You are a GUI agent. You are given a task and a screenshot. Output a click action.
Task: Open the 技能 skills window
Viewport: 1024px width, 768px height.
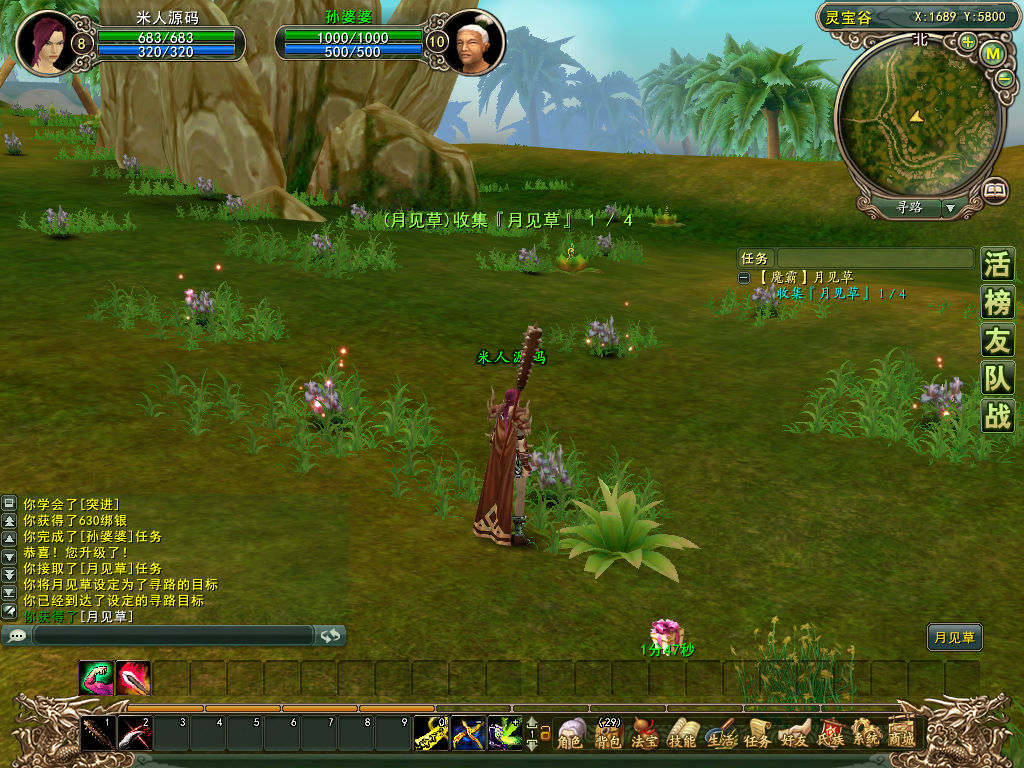682,735
